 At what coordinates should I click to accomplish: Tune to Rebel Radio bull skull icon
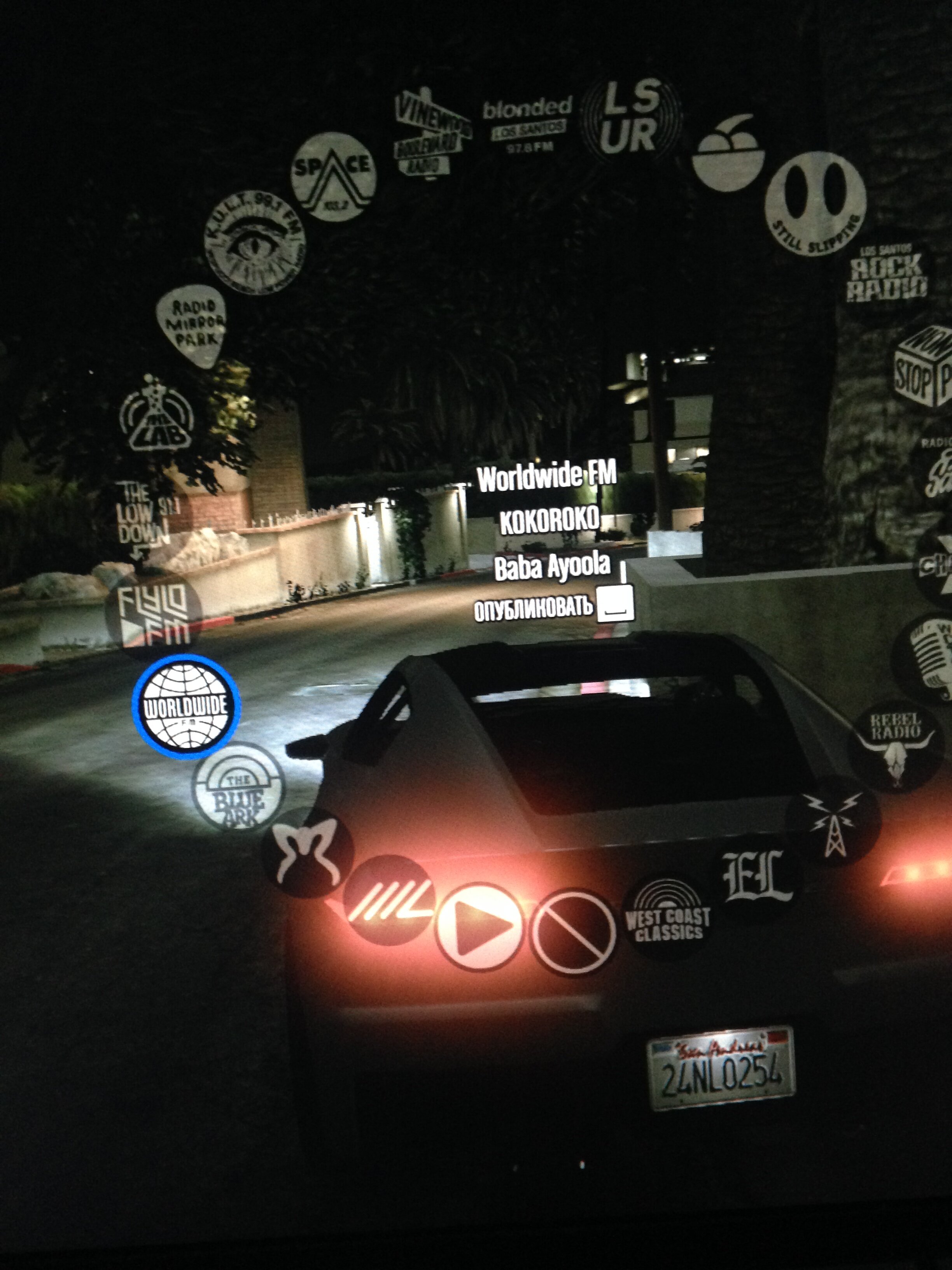(x=896, y=746)
